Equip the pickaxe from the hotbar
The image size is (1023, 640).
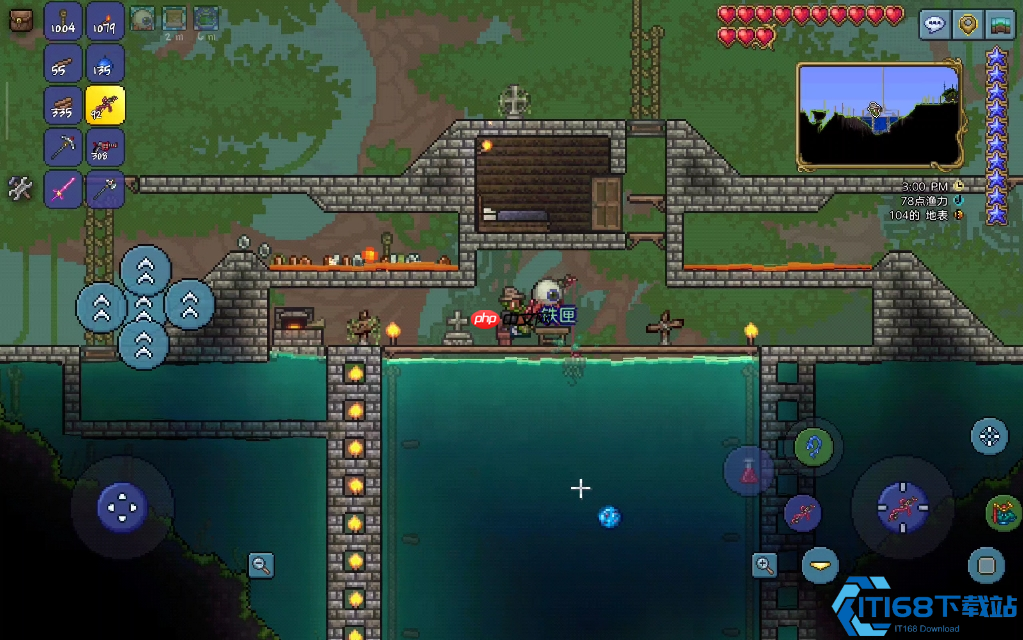[63, 146]
